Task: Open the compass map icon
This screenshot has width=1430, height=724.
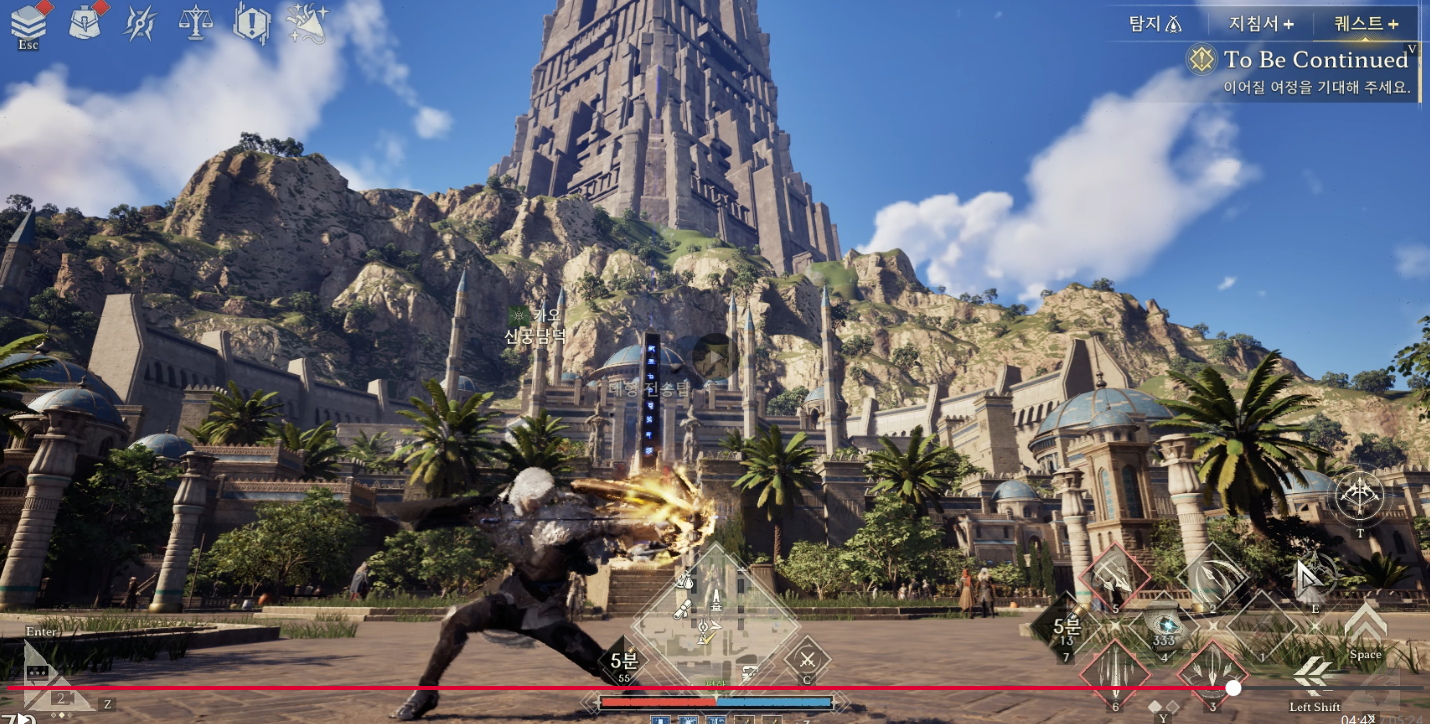Action: click(x=140, y=23)
